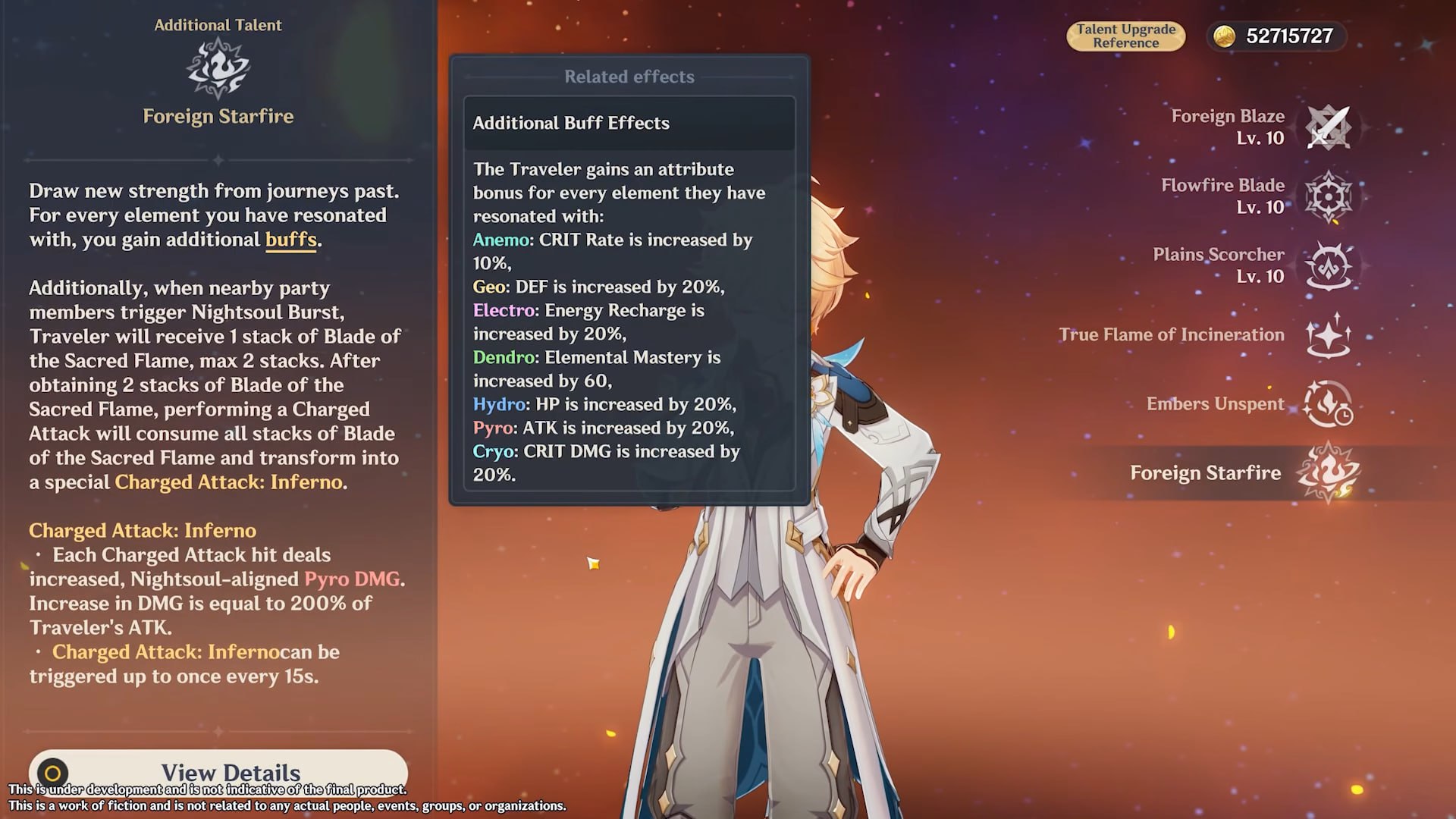
Task: Open the Talent Upgrade Reference
Action: (1125, 36)
